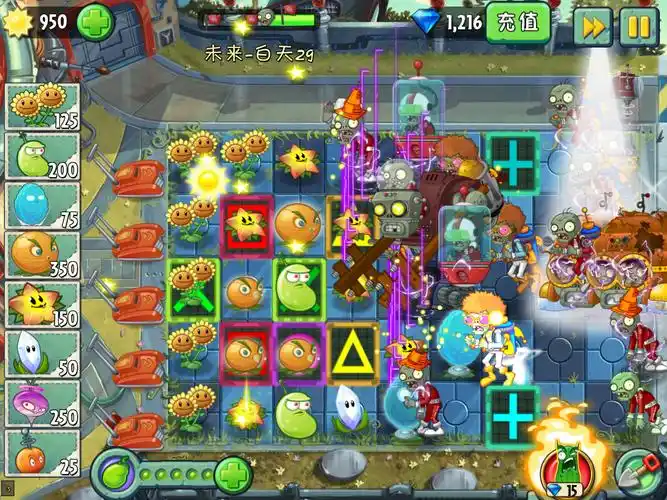Viewport: 667px width, 500px height.
Task: Select the Citron seed packet costing 350
Action: point(42,254)
